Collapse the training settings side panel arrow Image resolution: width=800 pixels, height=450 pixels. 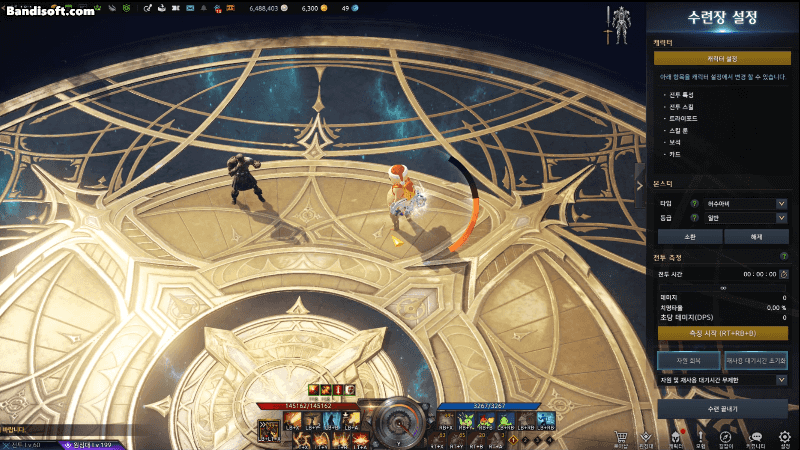pyautogui.click(x=640, y=185)
